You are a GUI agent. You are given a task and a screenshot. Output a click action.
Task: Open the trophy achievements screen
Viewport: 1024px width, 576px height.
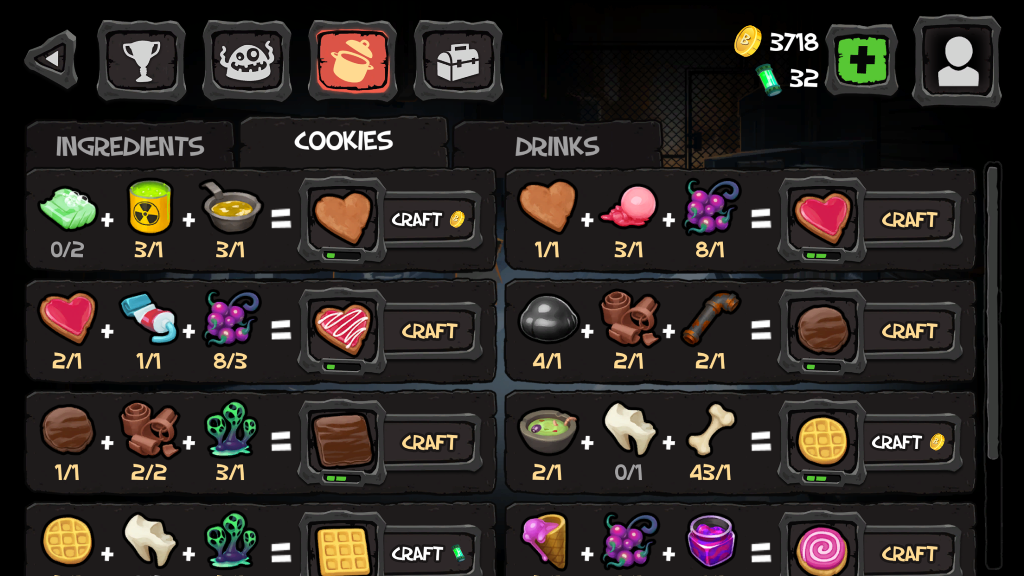[141, 60]
